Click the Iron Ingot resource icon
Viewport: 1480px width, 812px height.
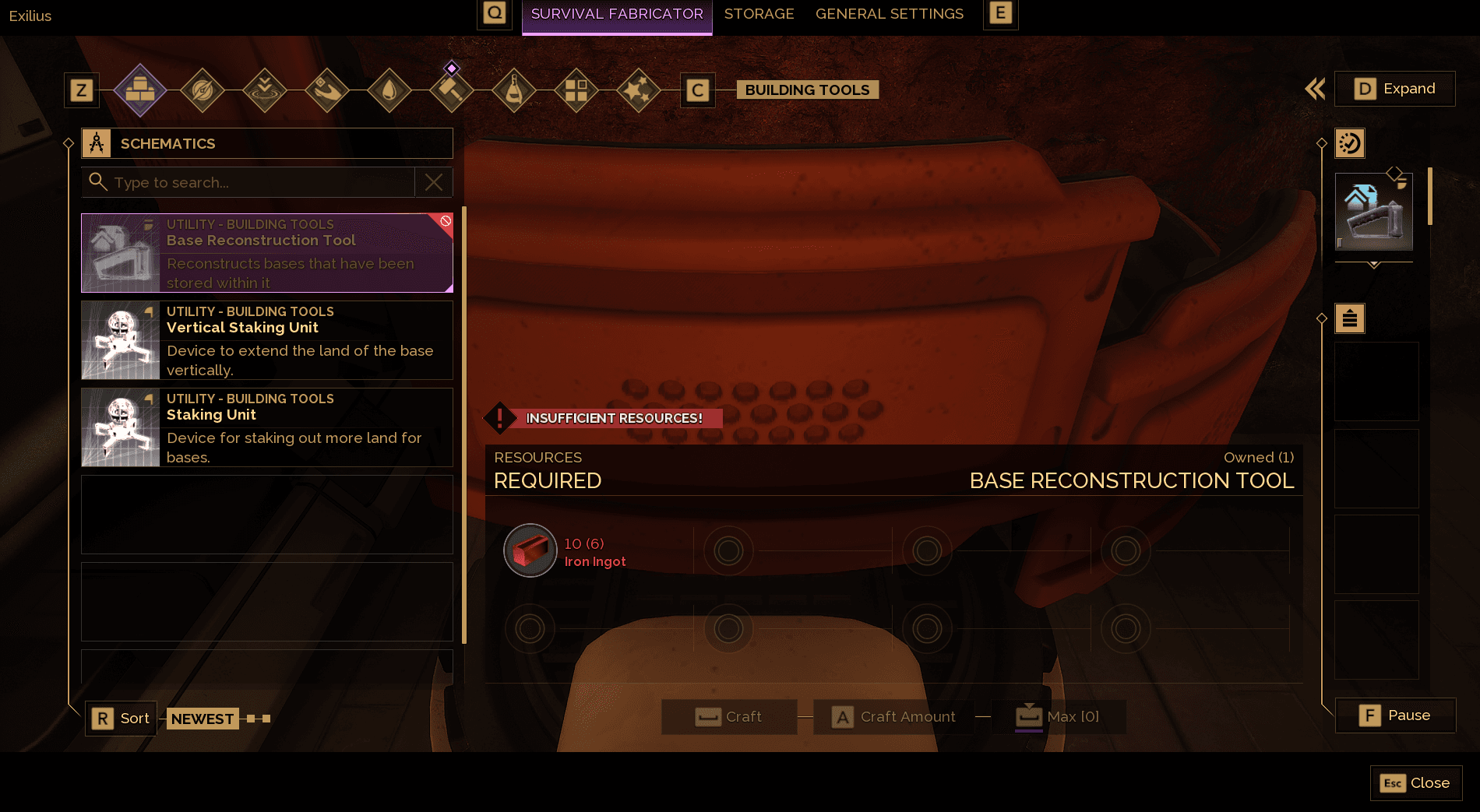click(x=530, y=550)
